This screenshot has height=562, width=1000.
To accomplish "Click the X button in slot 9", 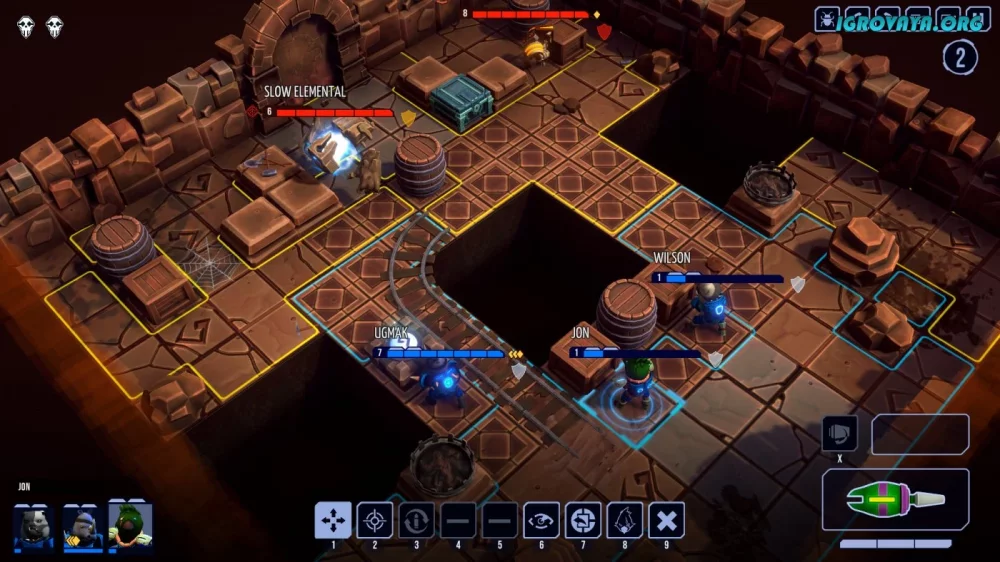I will point(666,520).
